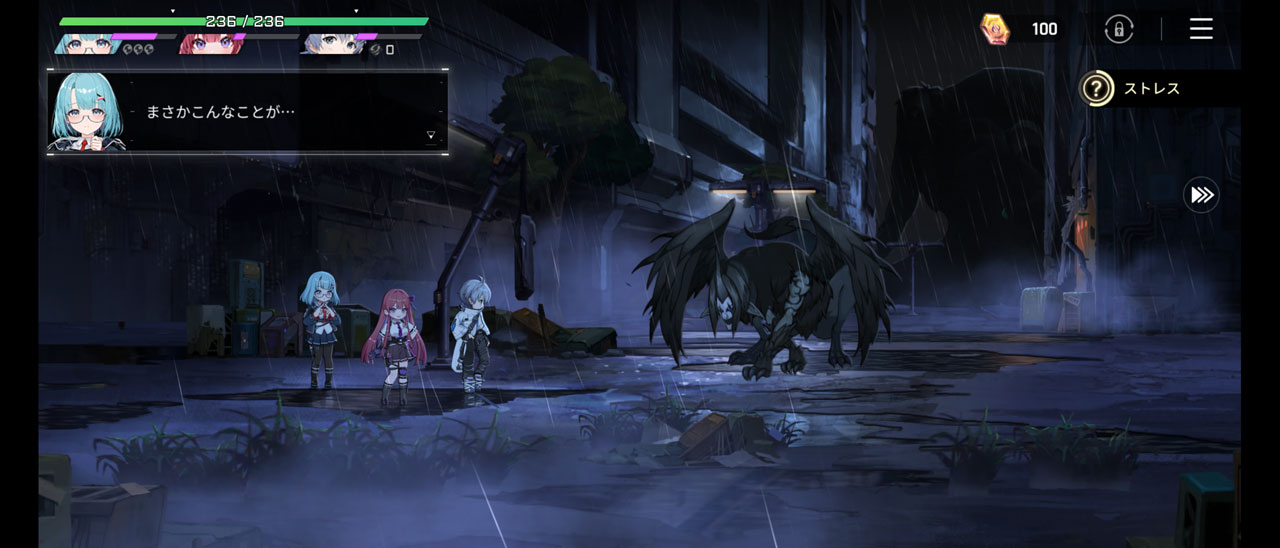This screenshot has width=1280, height=548.
Task: Advance the dialogue box text
Action: (431, 135)
